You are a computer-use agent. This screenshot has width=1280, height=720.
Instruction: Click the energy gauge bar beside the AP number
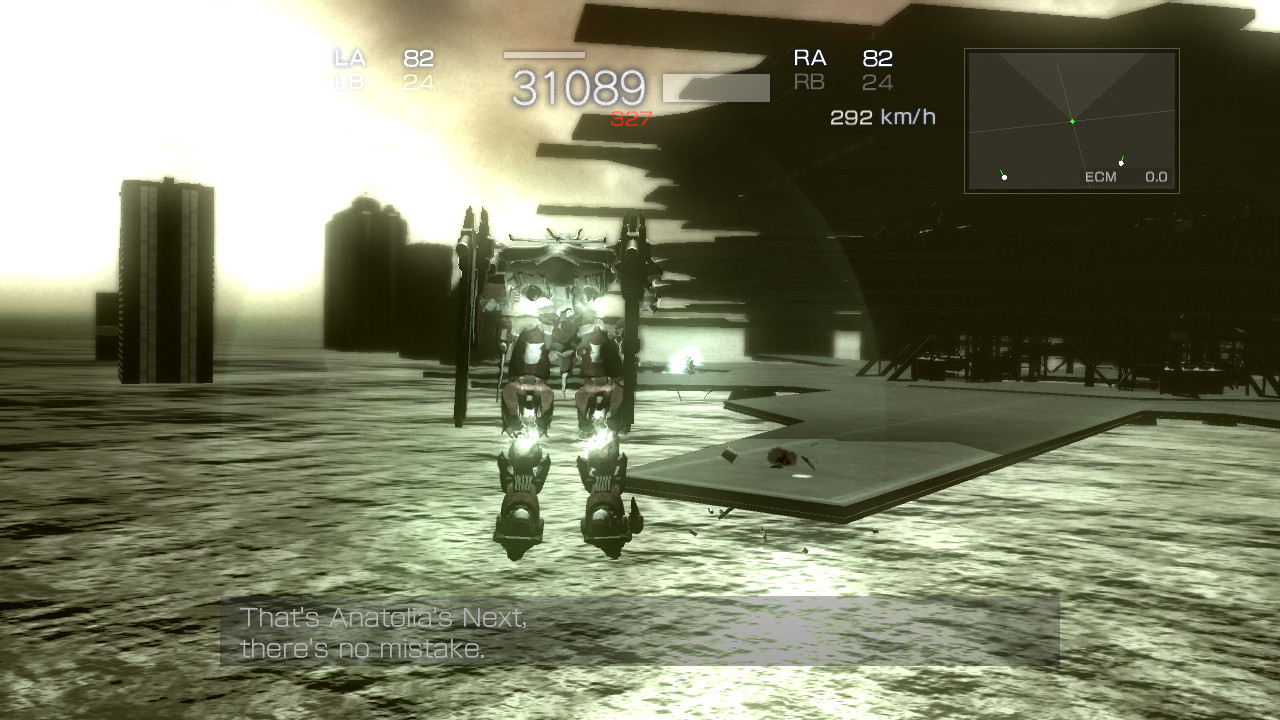pyautogui.click(x=716, y=86)
